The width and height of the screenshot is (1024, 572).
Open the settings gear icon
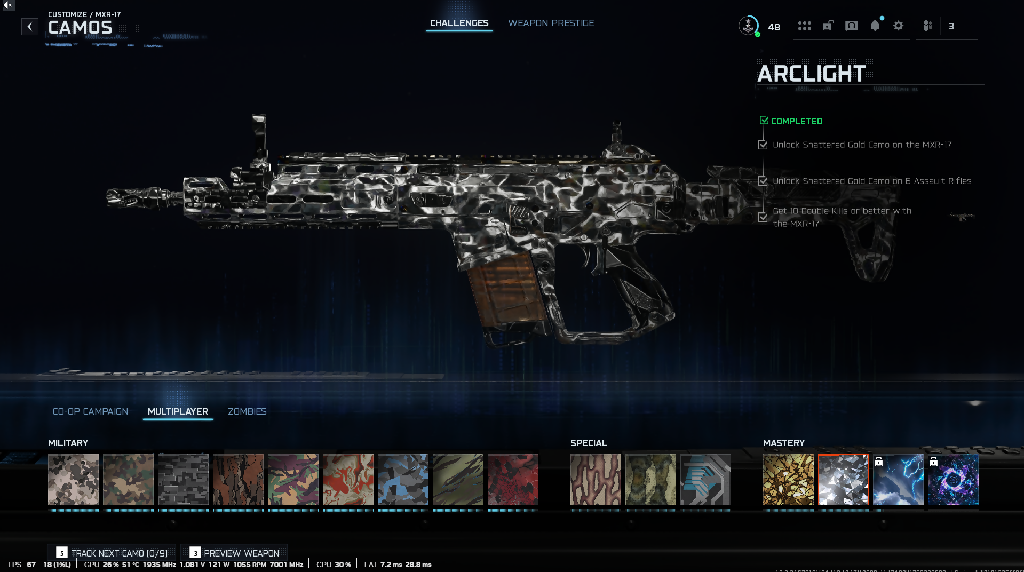[898, 26]
